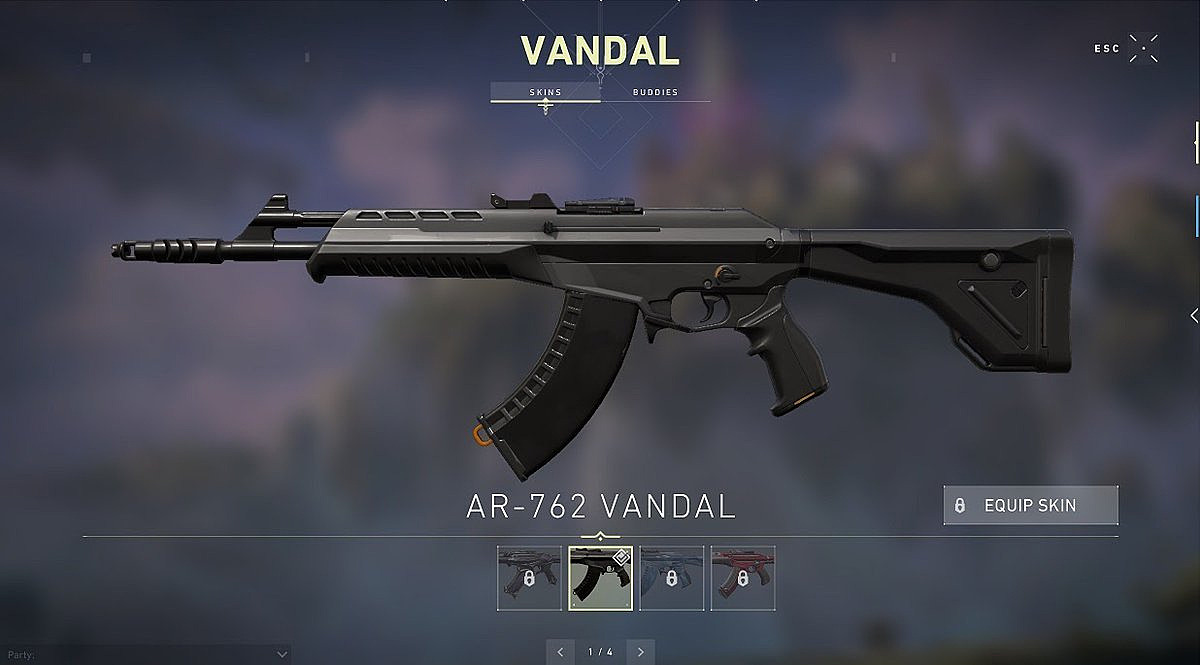Select the Skins tab
This screenshot has width=1200, height=665.
545,92
